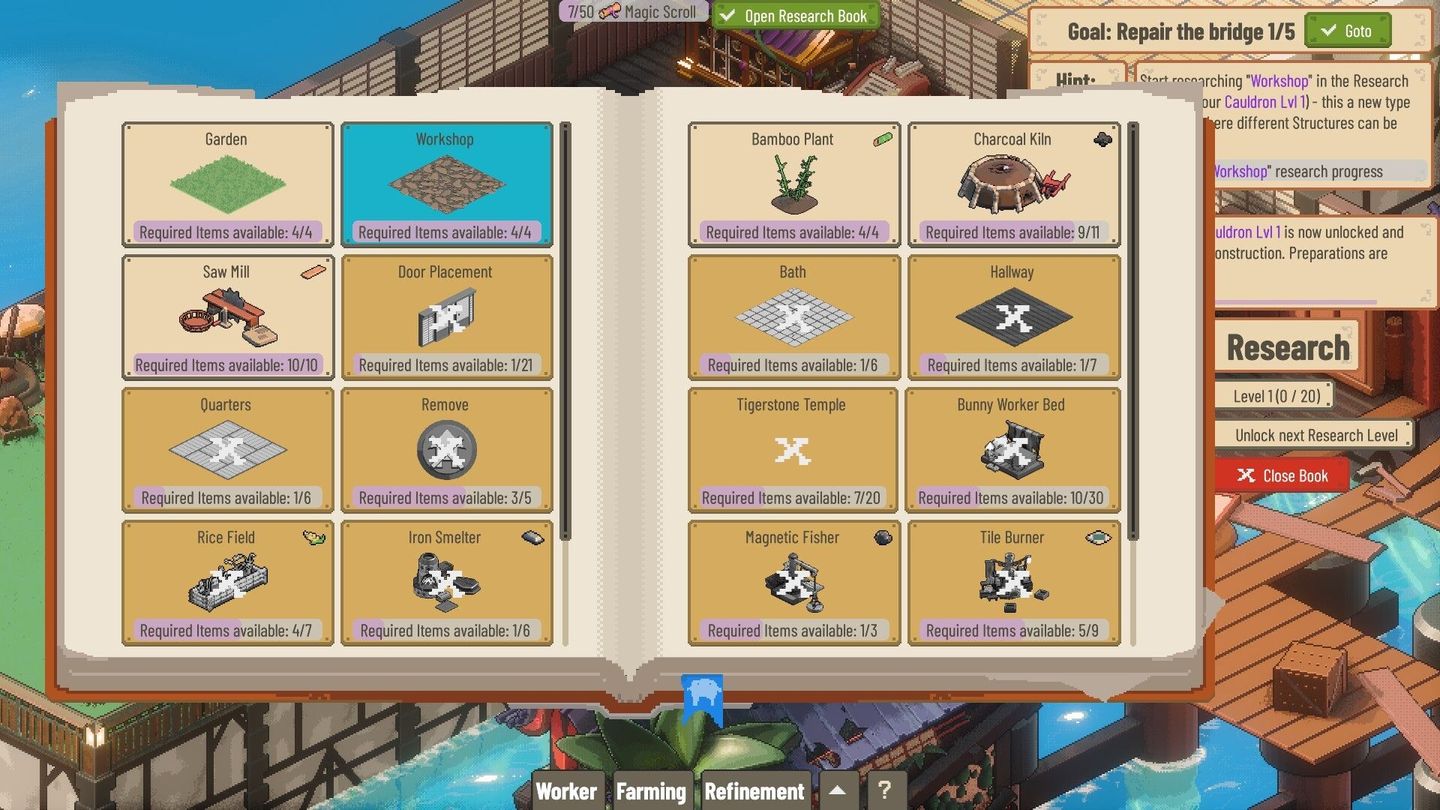Select the Garden structure card
Screen dimensions: 1440x810
226,183
